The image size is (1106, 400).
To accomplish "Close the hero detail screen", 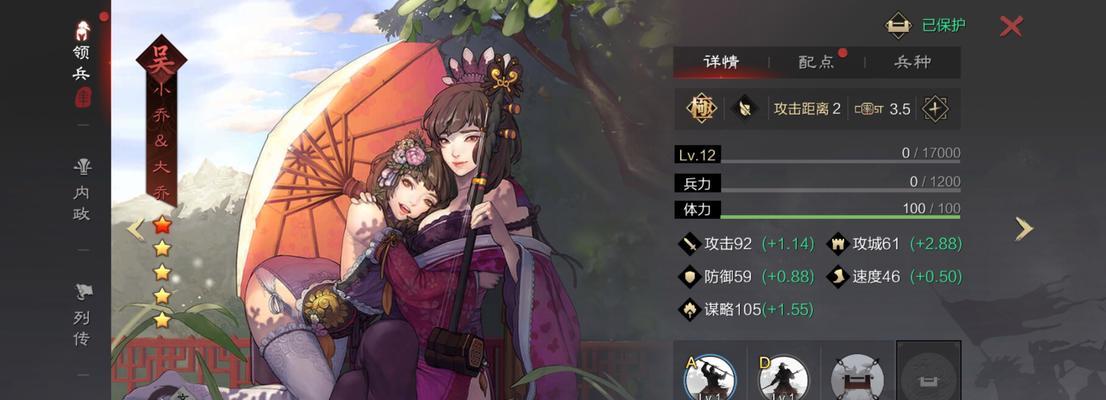I will click(x=1011, y=26).
